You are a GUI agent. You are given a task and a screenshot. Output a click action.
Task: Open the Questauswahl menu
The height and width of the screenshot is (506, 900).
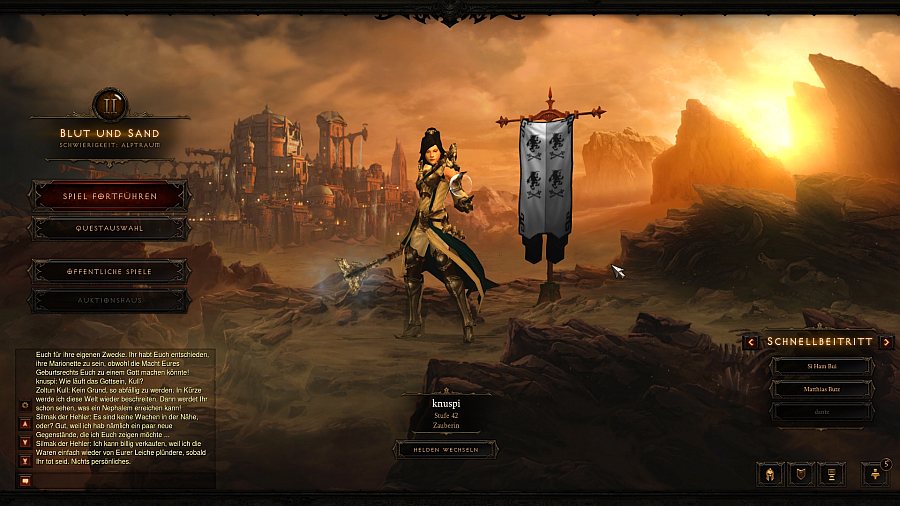point(110,229)
